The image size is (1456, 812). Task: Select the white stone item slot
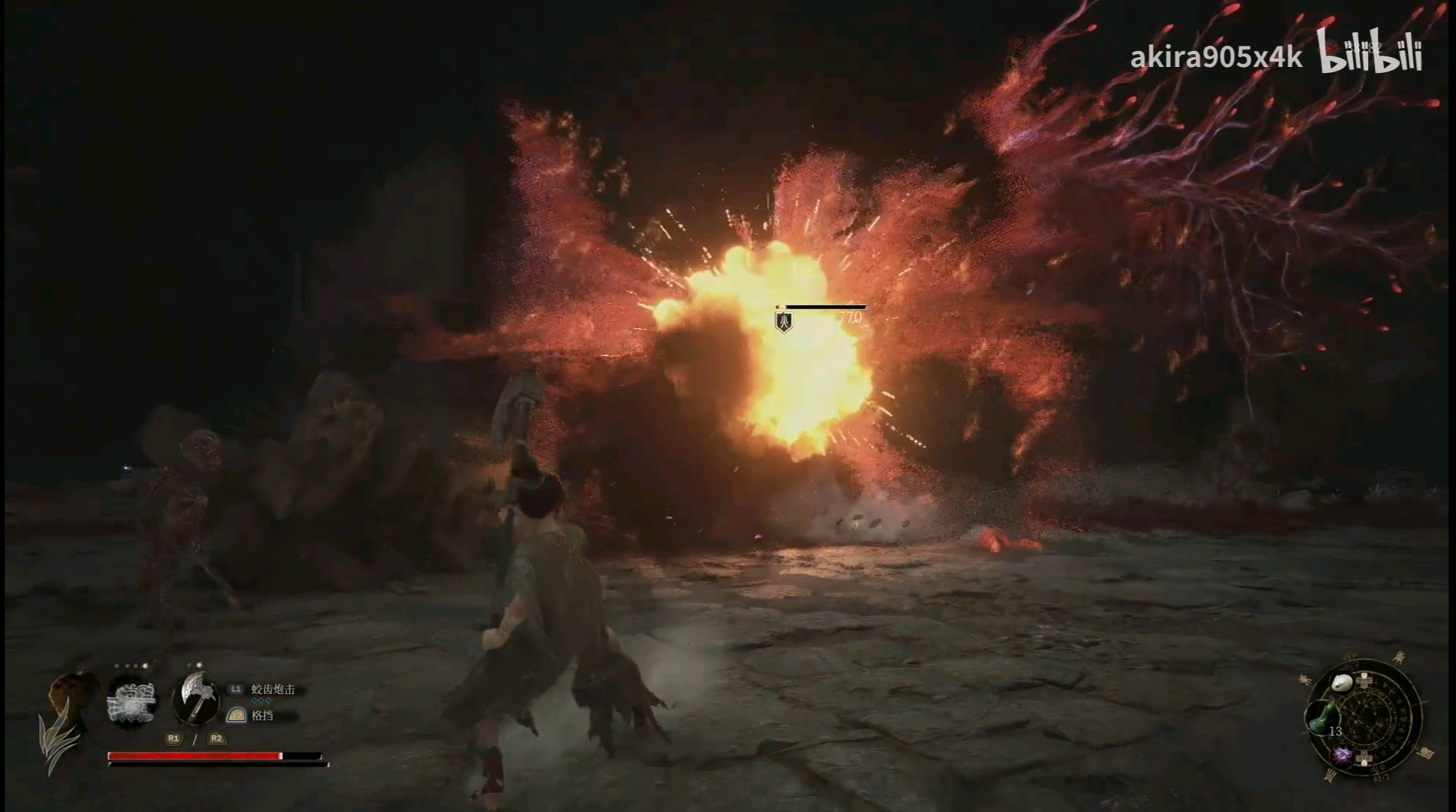point(1342,683)
